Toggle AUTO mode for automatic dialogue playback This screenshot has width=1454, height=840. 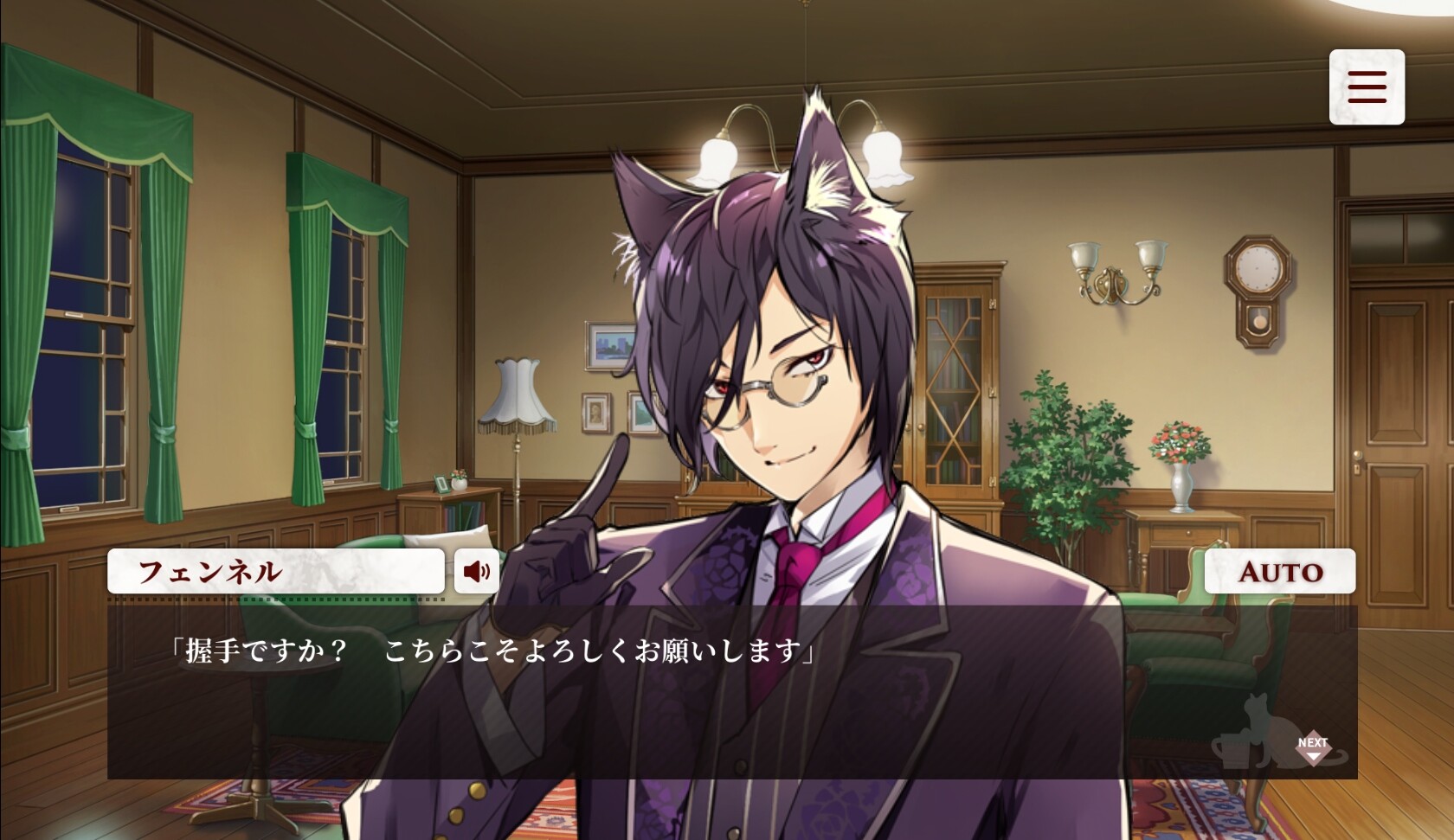pos(1279,571)
